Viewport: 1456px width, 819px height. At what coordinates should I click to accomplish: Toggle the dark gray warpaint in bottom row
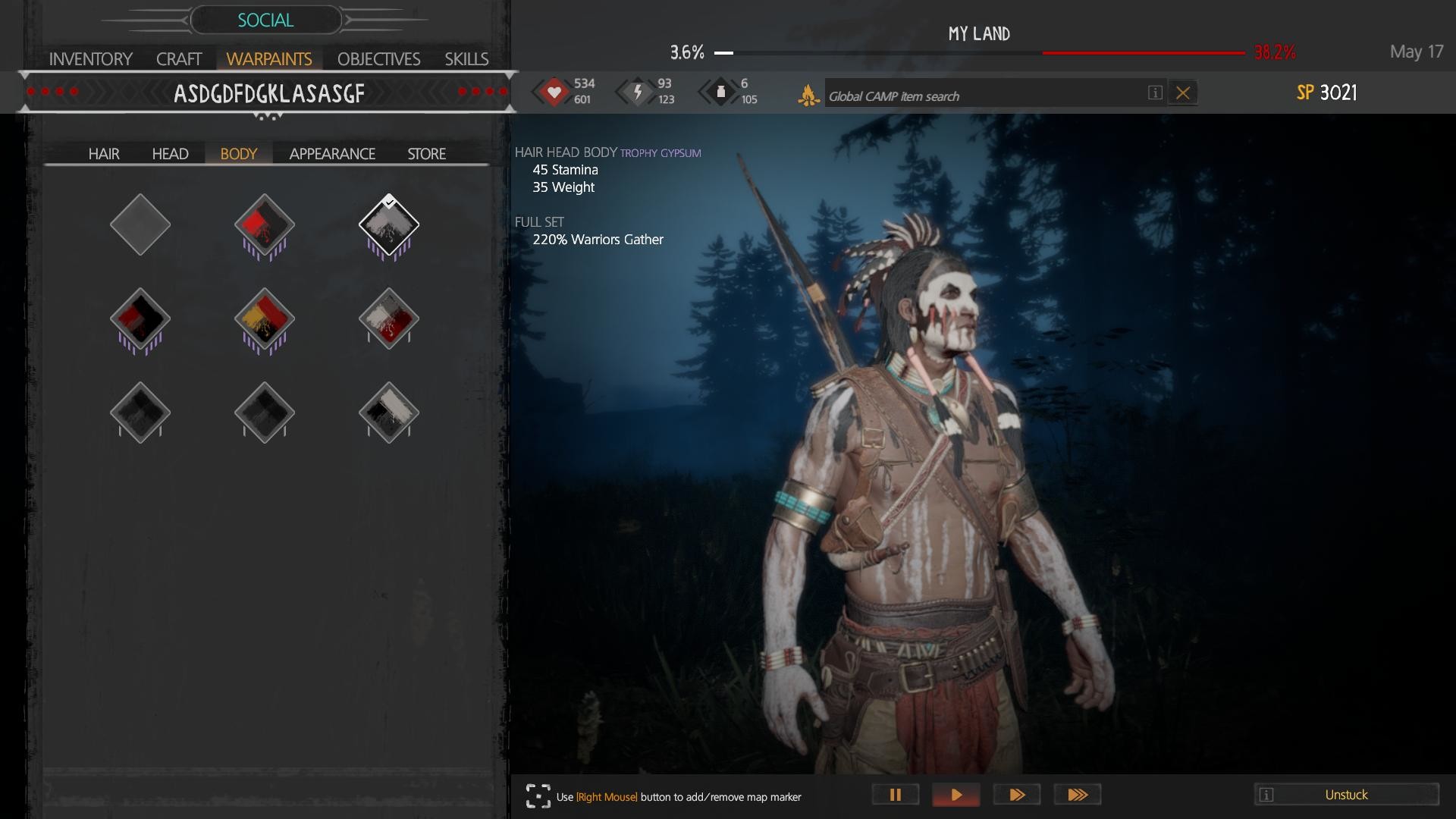[x=140, y=412]
